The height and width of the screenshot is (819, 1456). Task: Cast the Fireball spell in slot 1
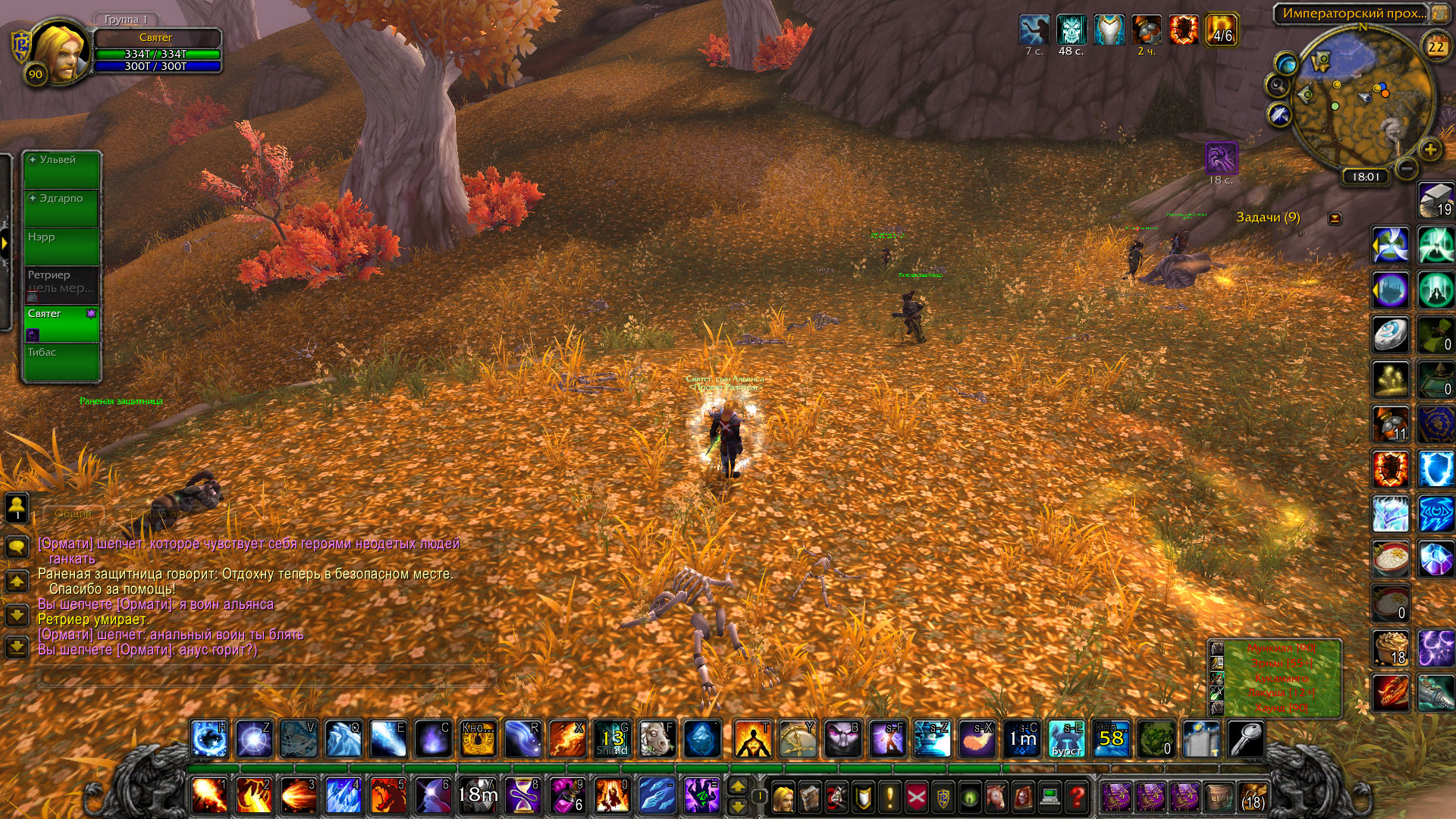tap(209, 795)
